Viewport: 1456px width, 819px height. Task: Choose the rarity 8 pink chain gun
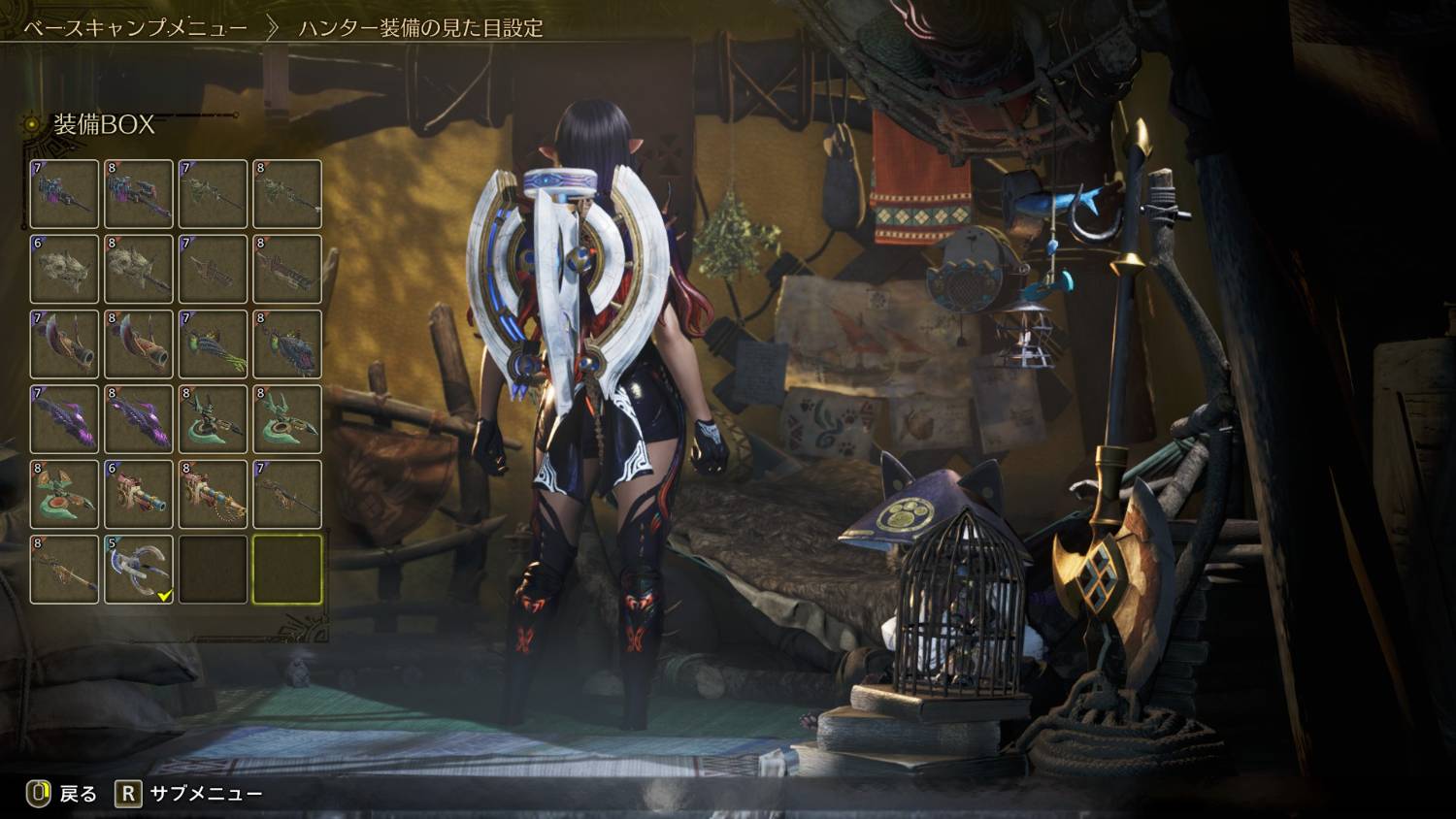point(214,494)
